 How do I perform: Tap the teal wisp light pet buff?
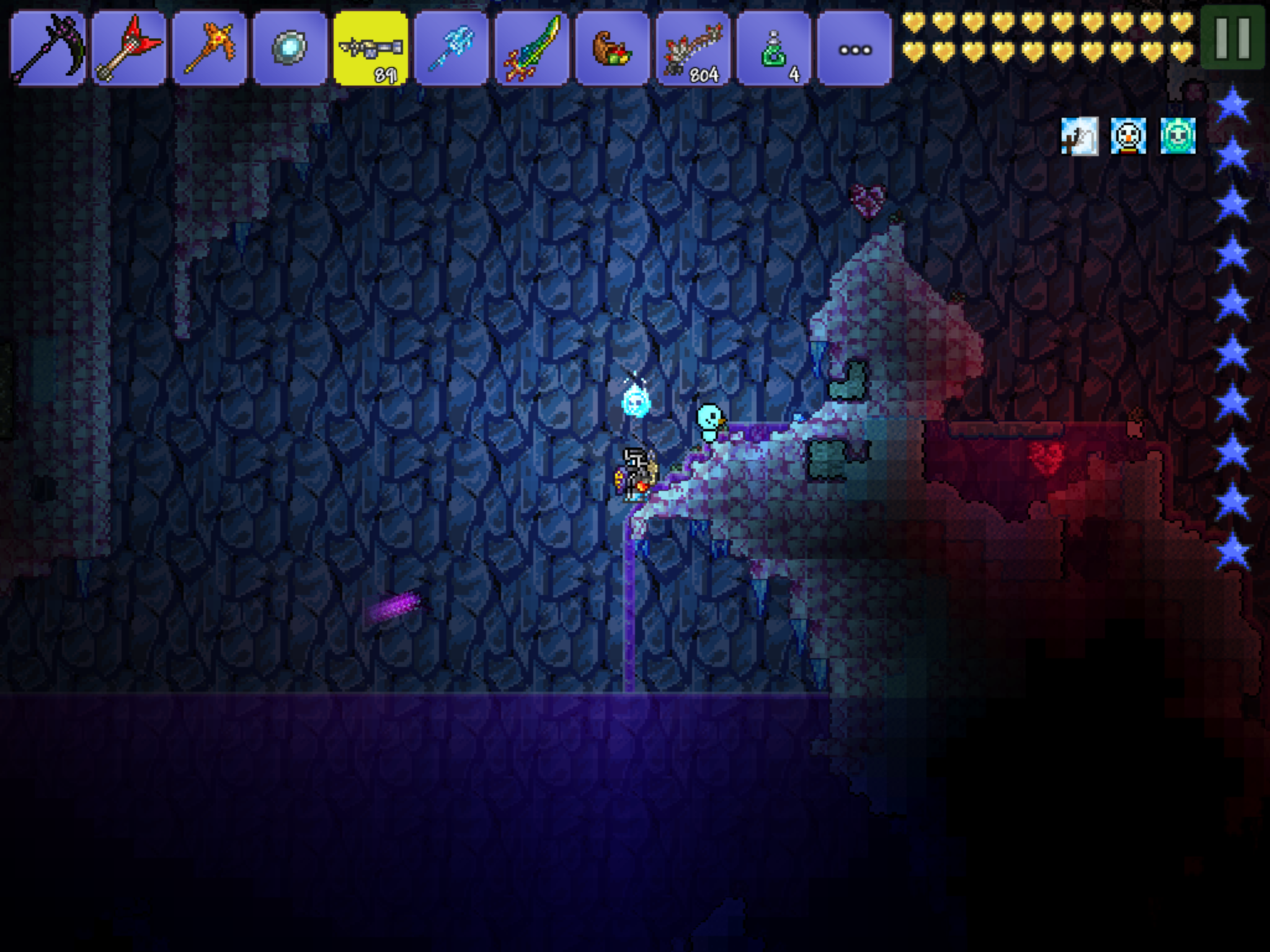coord(1177,136)
